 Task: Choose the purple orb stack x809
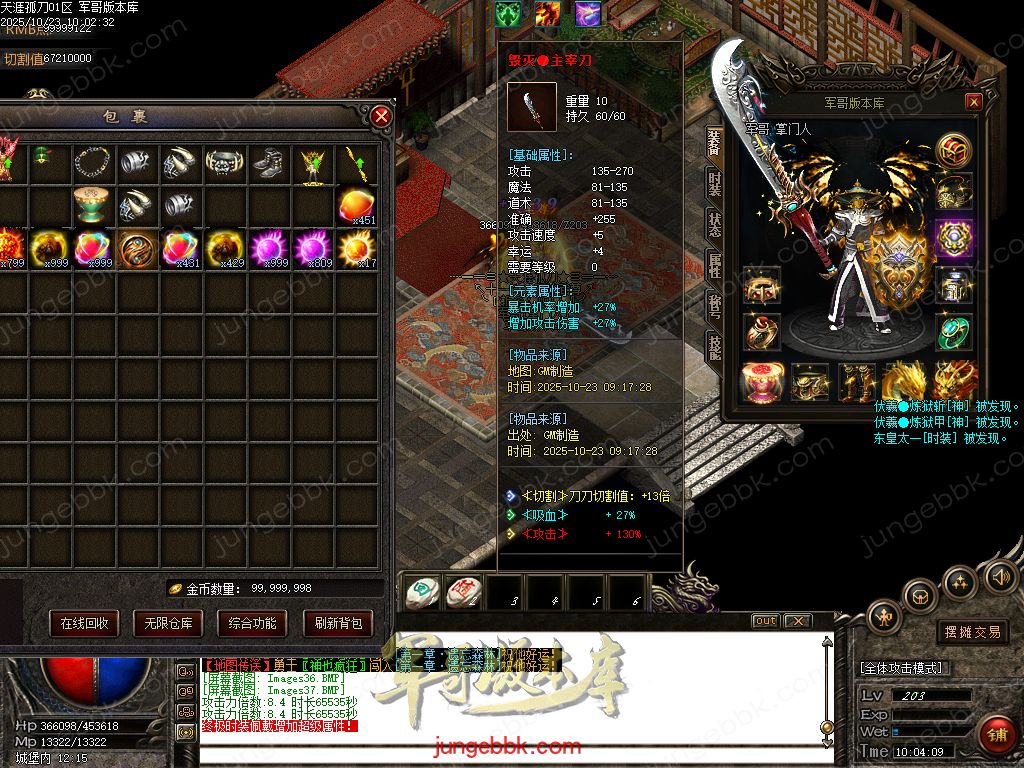pos(312,247)
